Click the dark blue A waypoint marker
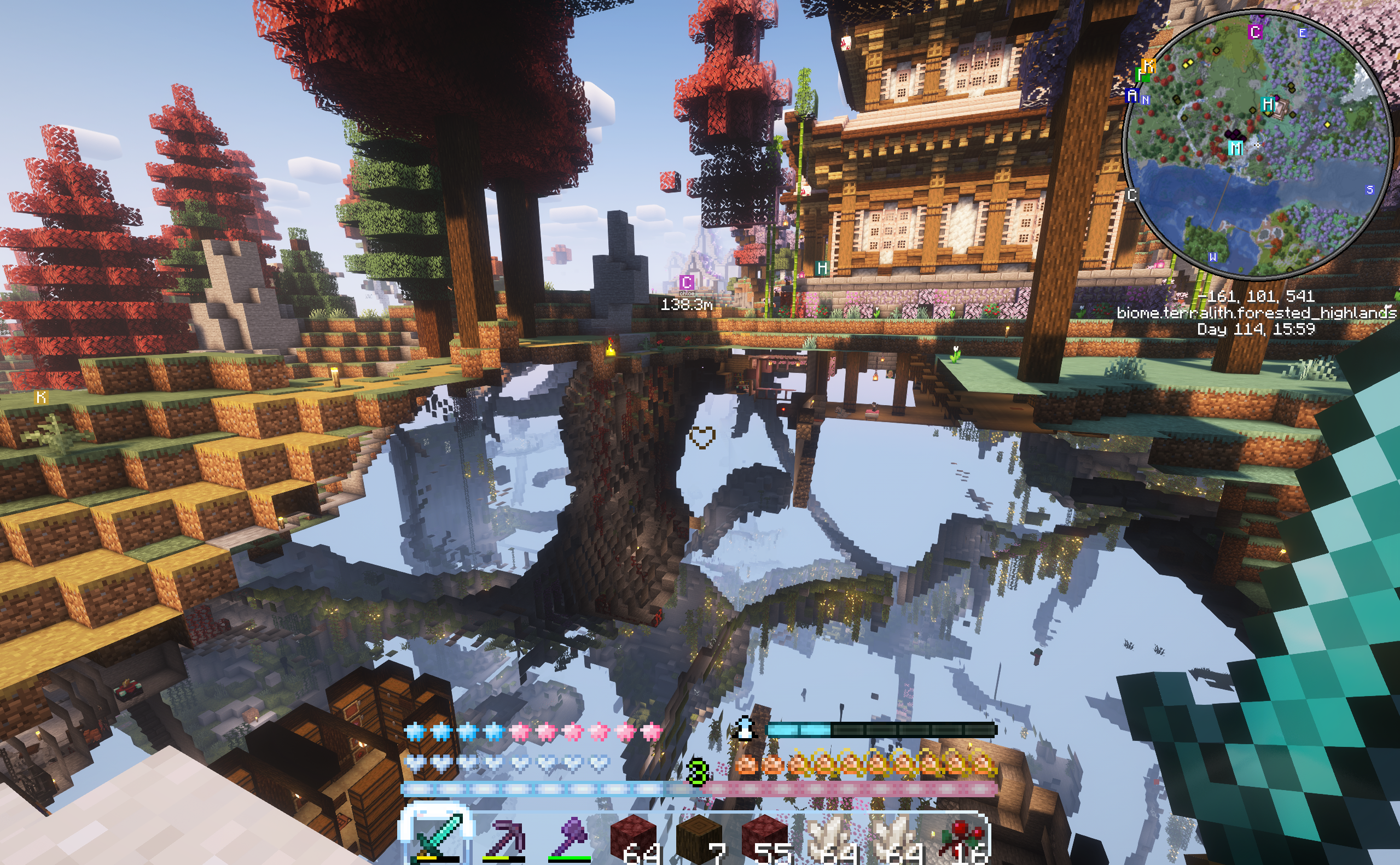 coord(1131,95)
